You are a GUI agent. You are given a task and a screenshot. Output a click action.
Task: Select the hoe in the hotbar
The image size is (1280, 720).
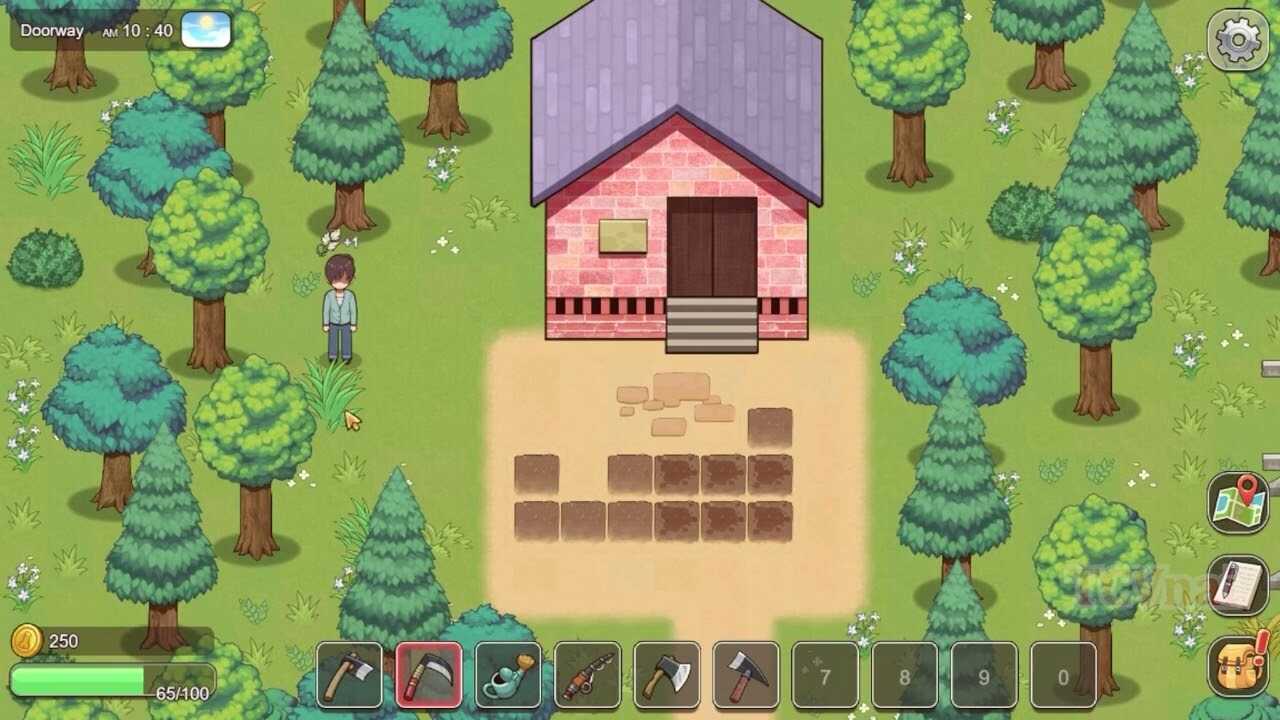point(349,676)
